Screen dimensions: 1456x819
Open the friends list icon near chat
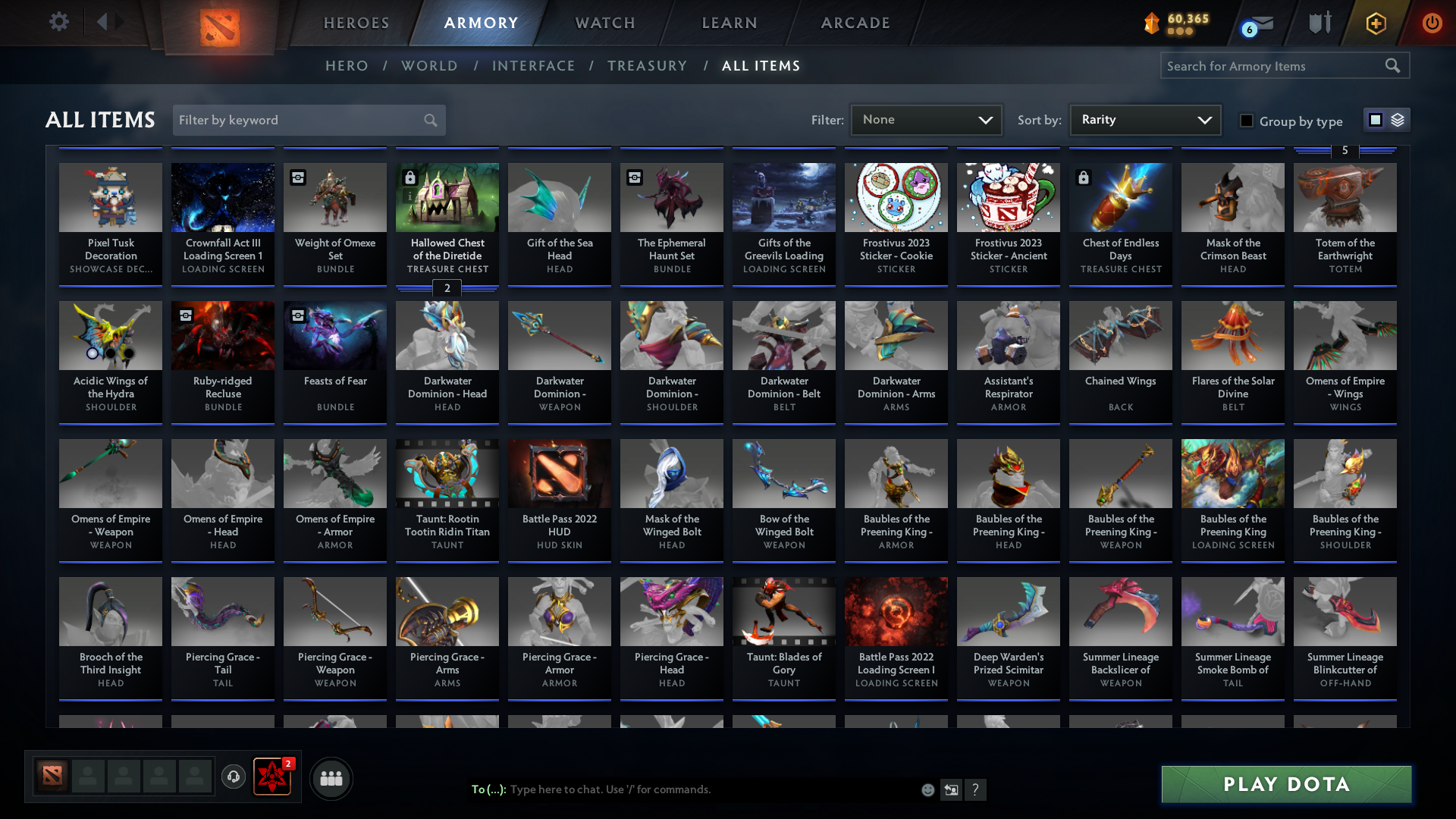[331, 777]
